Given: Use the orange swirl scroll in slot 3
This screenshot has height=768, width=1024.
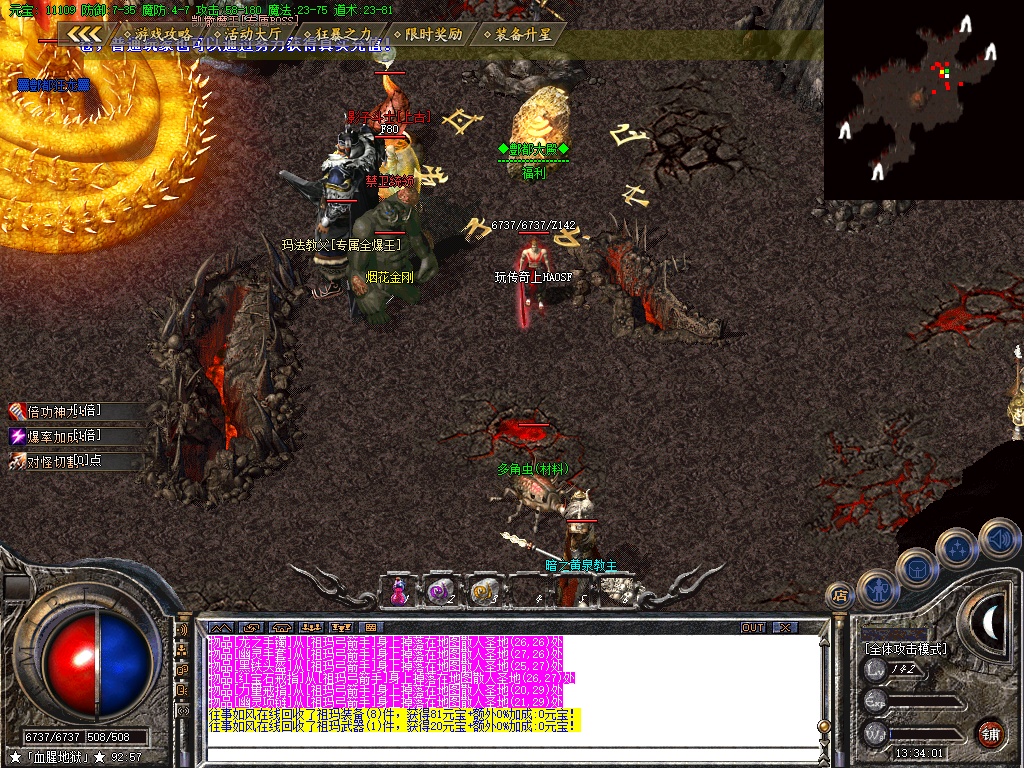Looking at the screenshot, I should click(x=485, y=591).
